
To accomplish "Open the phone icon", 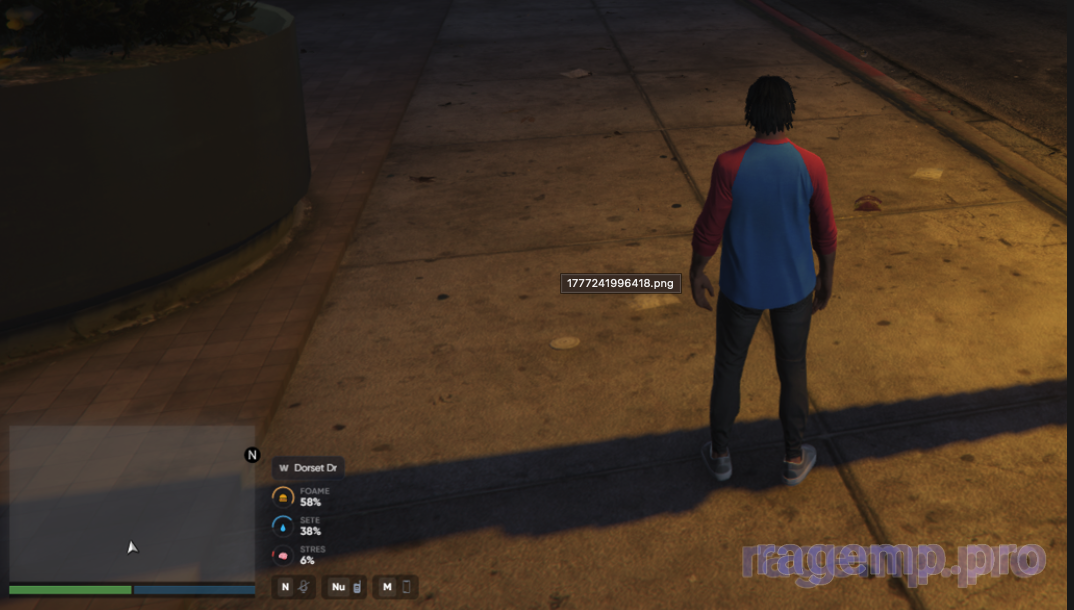I will 406,587.
